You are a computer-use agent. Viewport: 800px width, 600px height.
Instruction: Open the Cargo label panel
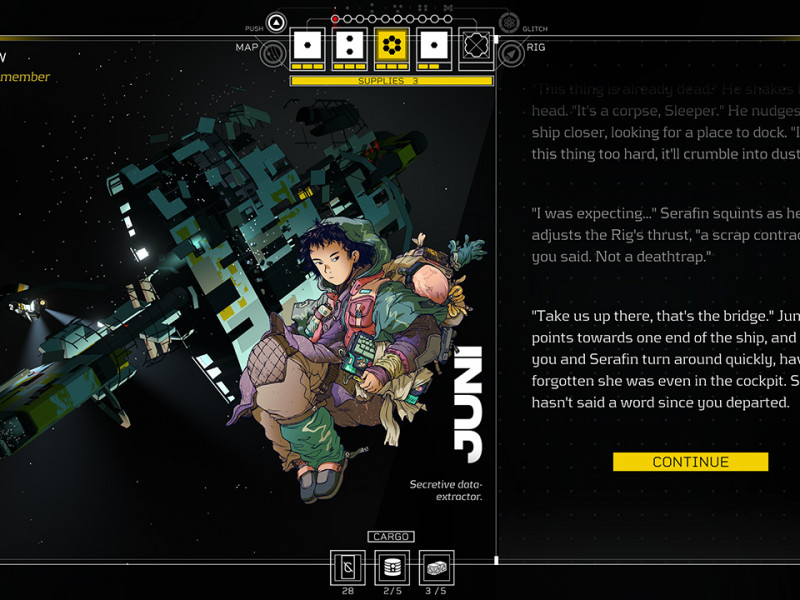pyautogui.click(x=391, y=537)
